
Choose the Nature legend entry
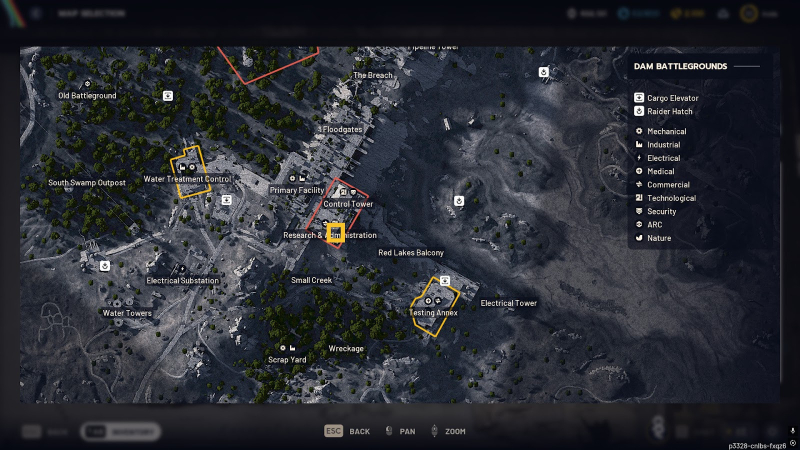(659, 238)
